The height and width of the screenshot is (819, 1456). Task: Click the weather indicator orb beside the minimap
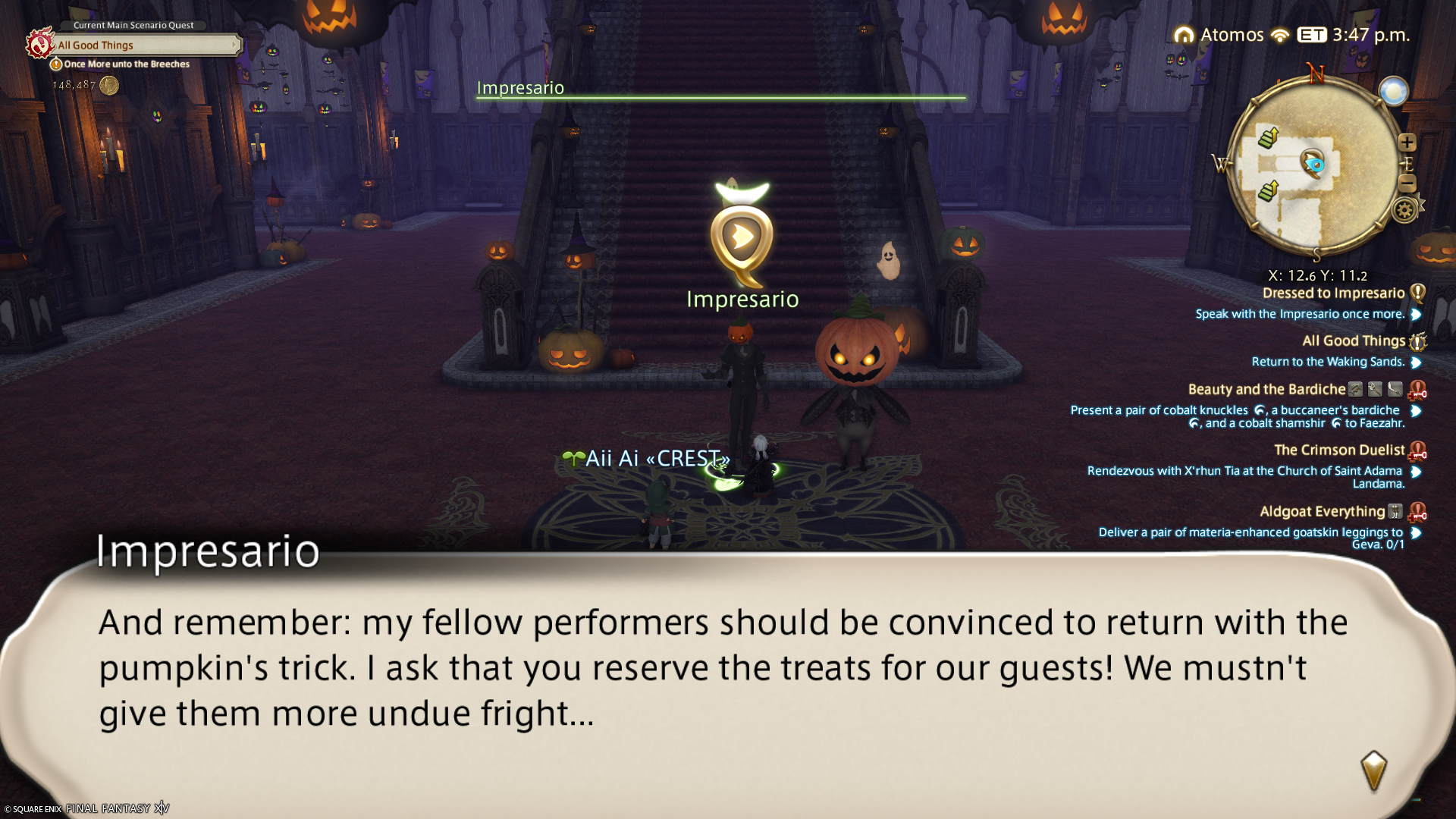click(x=1393, y=92)
